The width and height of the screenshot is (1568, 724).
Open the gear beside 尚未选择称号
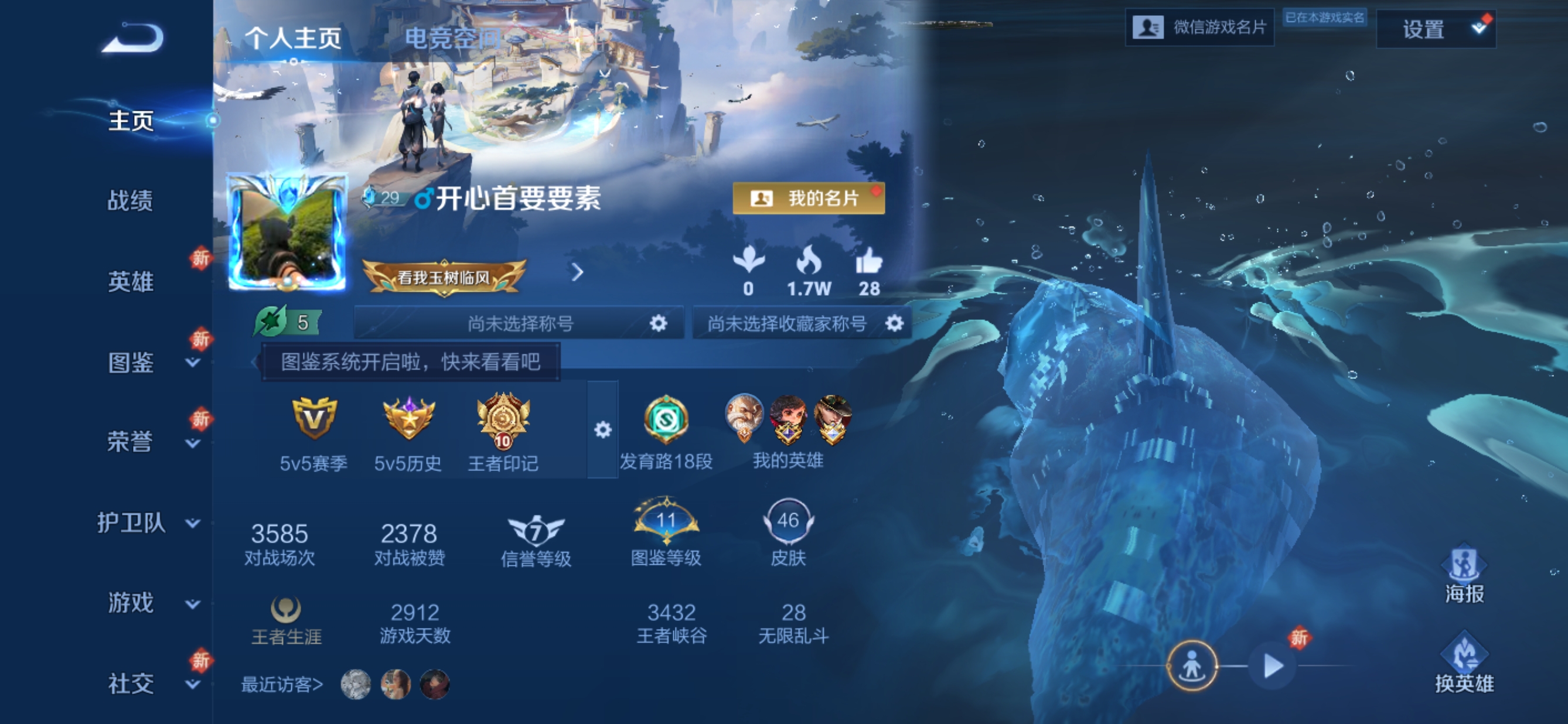658,323
